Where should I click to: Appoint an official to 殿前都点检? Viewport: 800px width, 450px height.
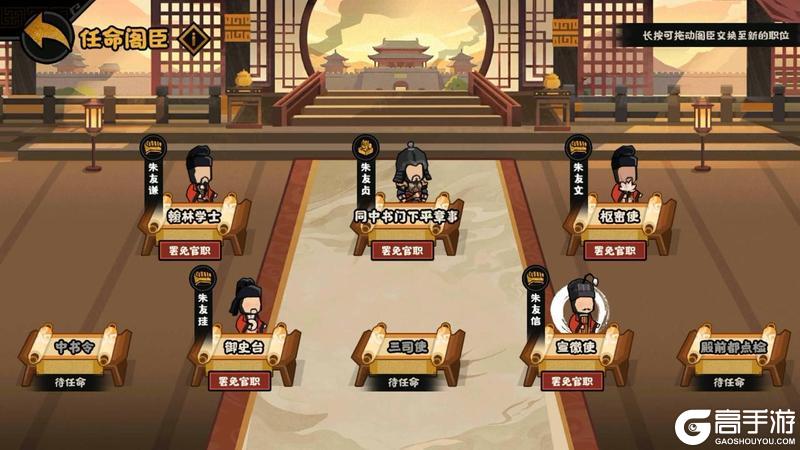click(x=735, y=380)
